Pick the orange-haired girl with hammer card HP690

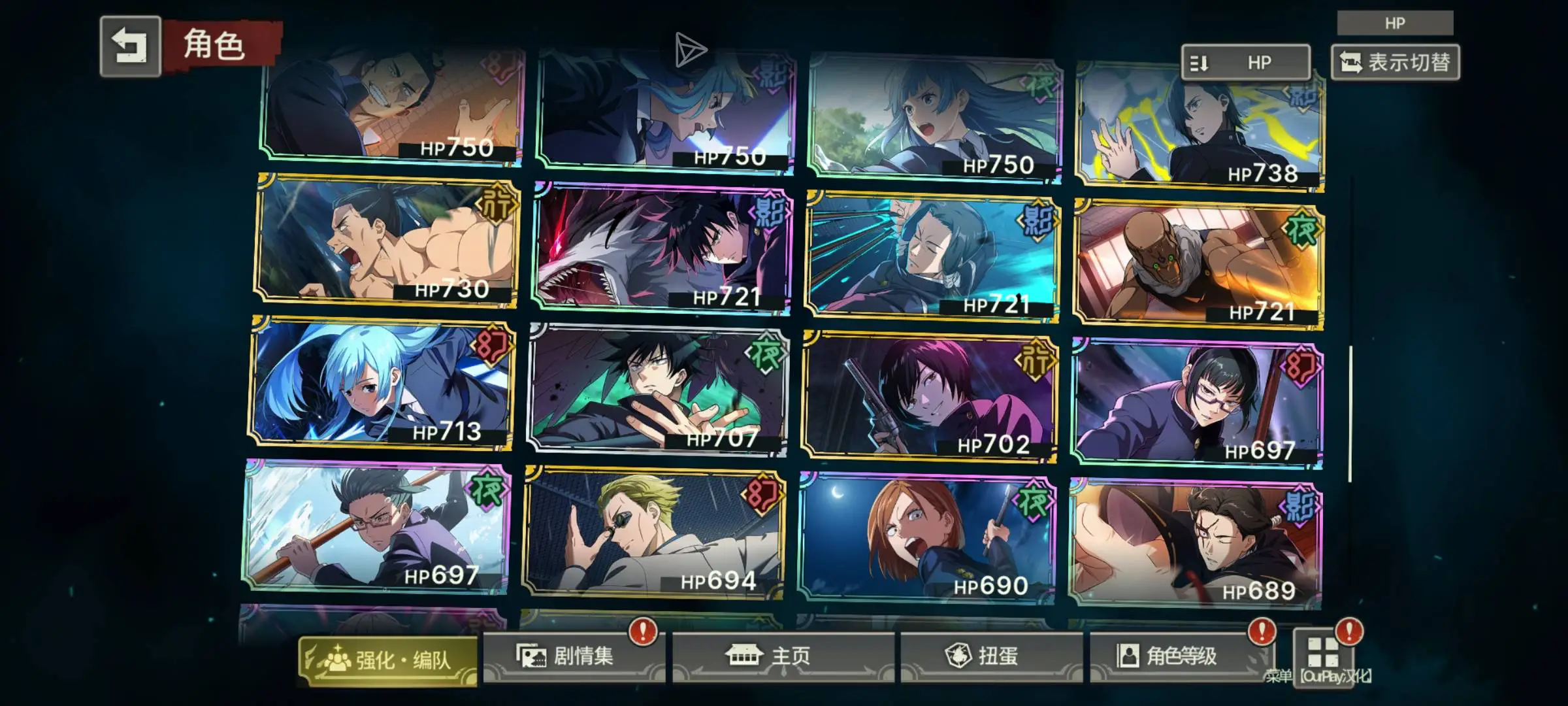tap(926, 537)
